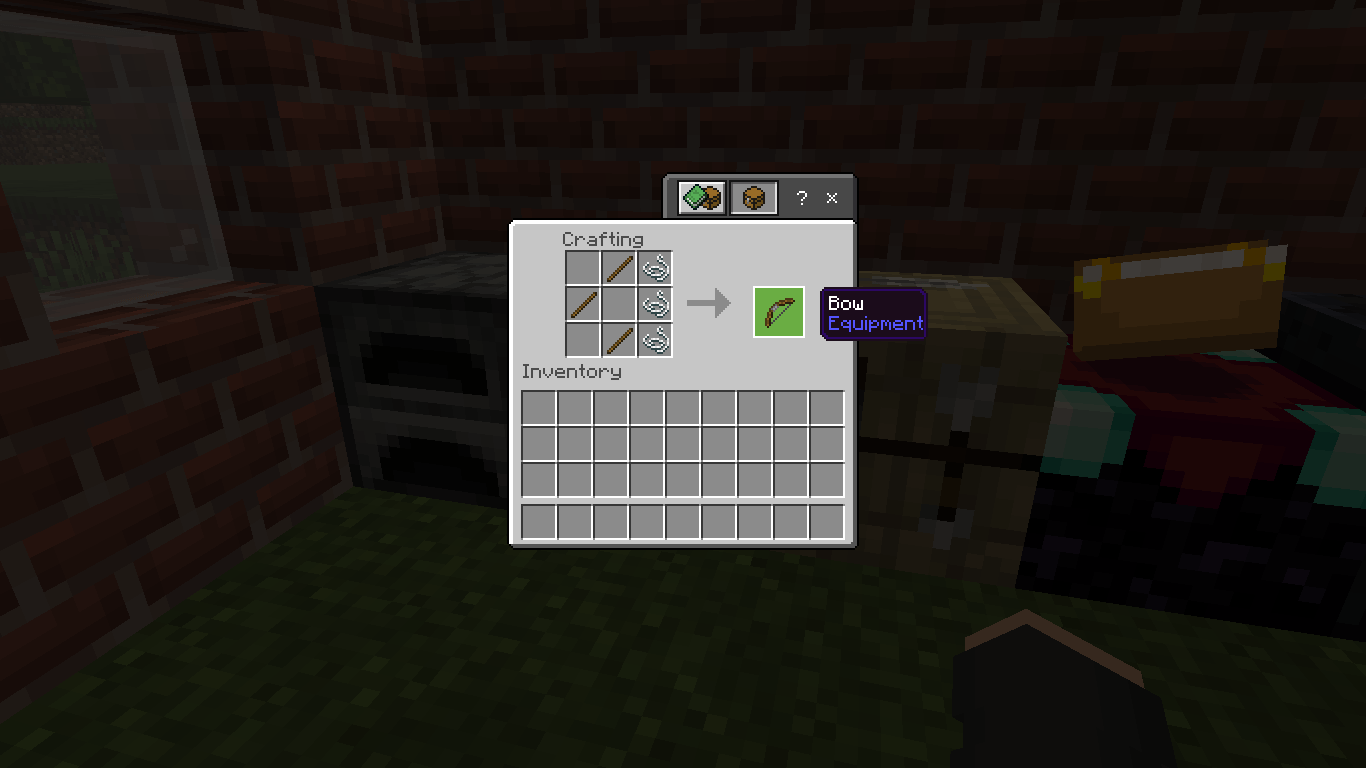Click the string in the middle-right crafting slot
Image resolution: width=1366 pixels, height=768 pixels.
pyautogui.click(x=656, y=304)
